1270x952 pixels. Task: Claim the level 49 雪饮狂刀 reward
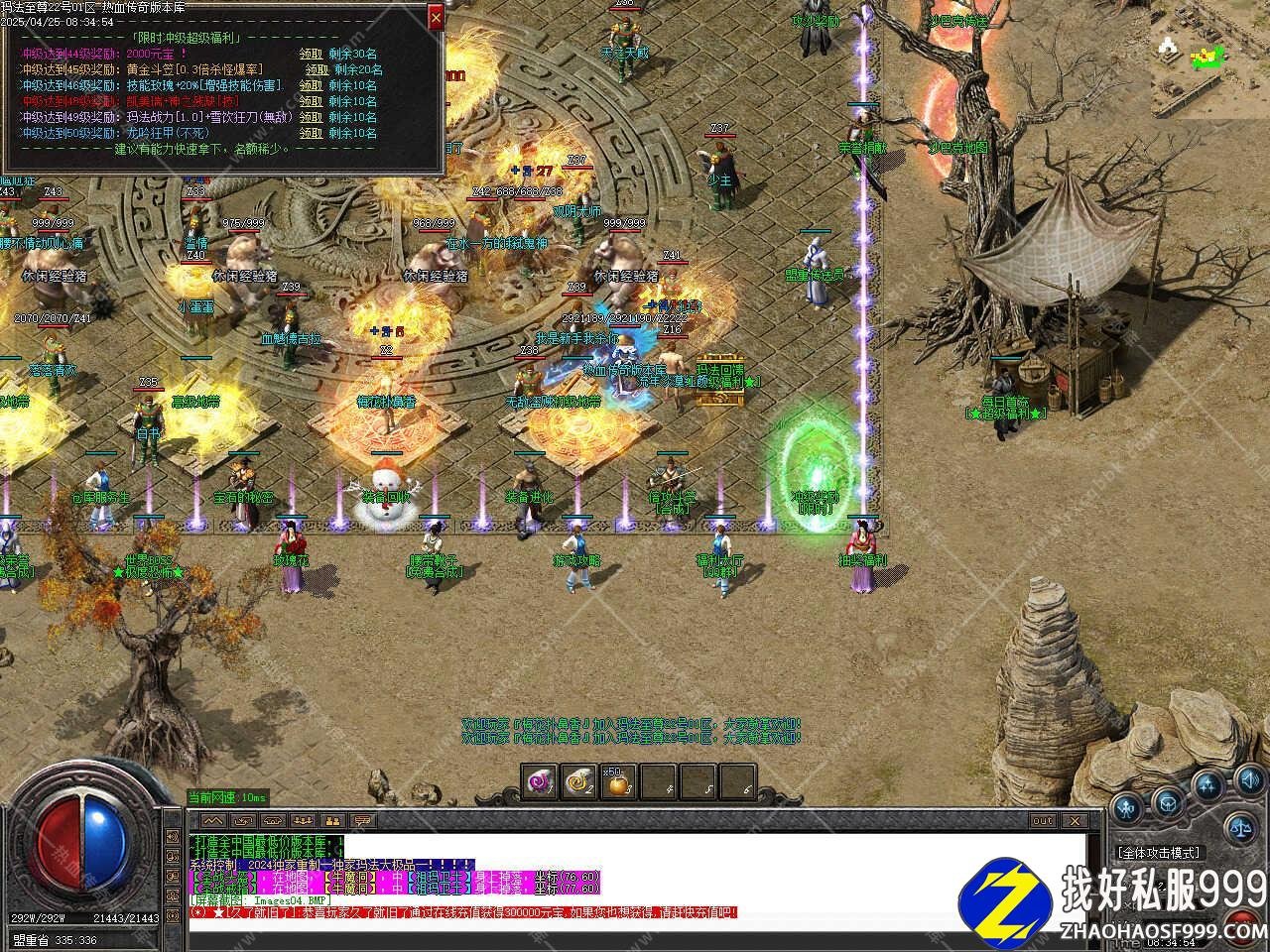[311, 117]
